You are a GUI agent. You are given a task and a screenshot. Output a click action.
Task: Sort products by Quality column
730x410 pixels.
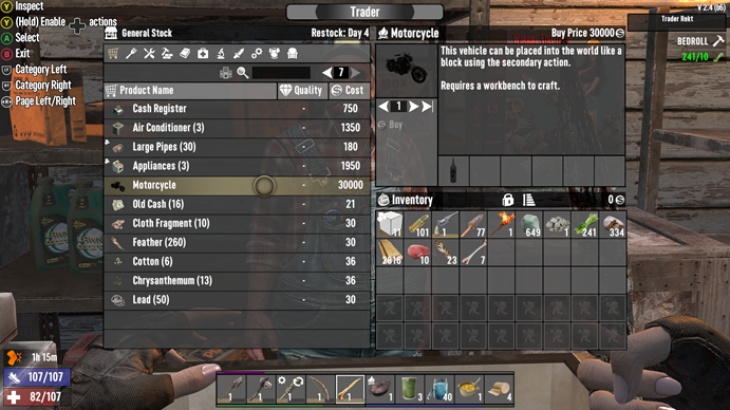pyautogui.click(x=302, y=90)
